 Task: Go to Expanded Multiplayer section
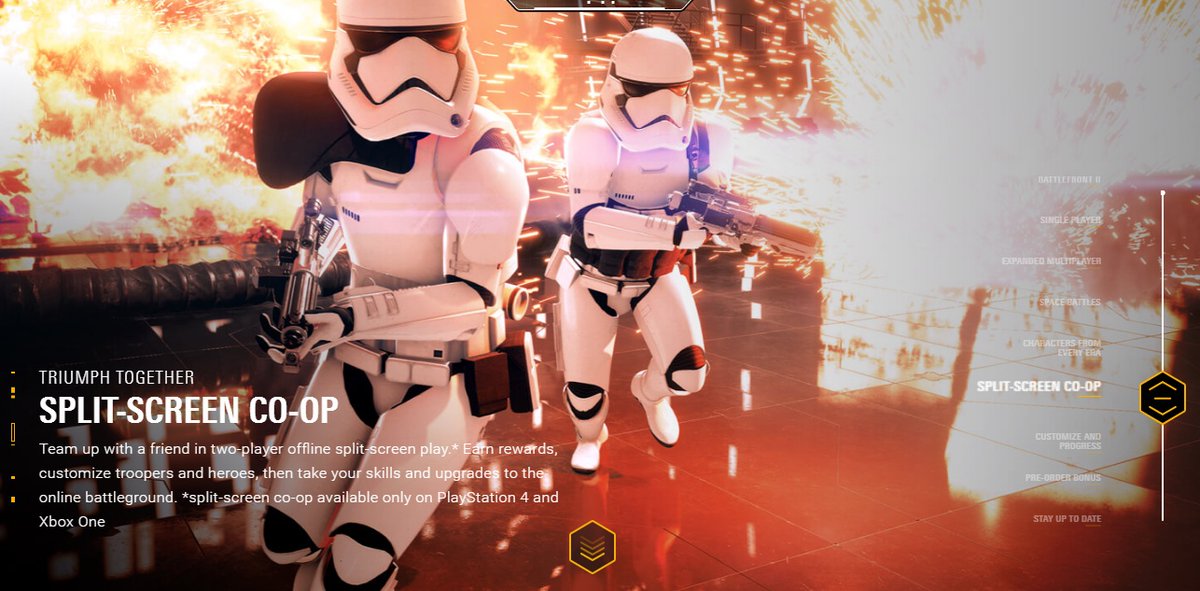click(1051, 261)
